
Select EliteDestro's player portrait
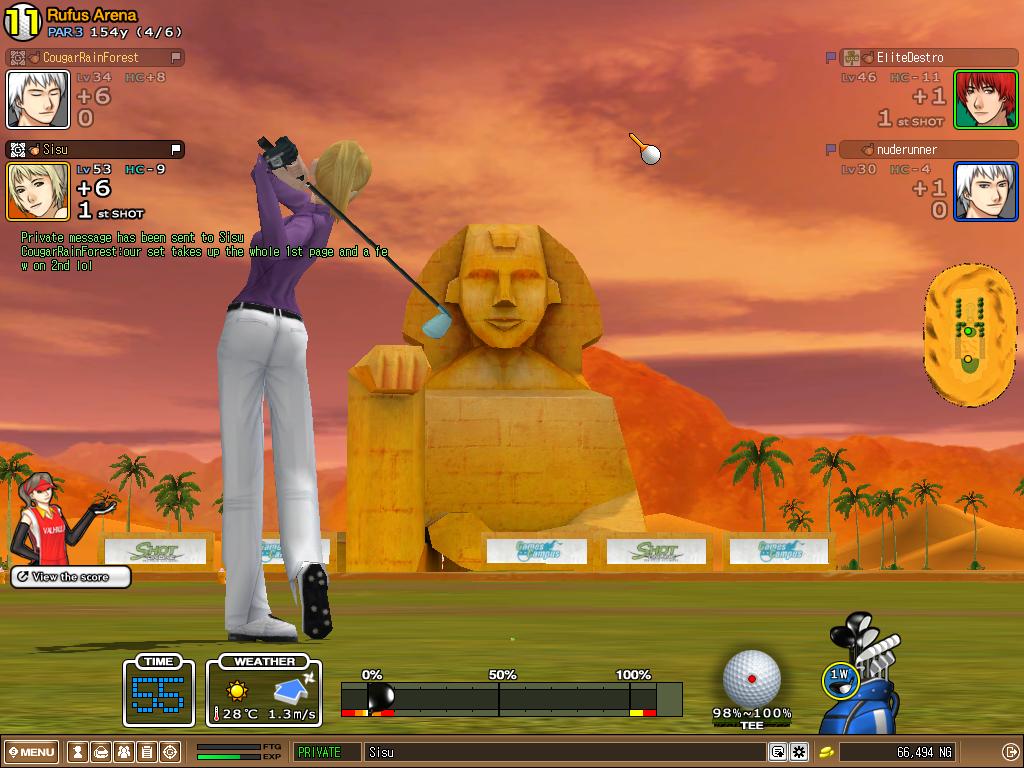coord(985,99)
